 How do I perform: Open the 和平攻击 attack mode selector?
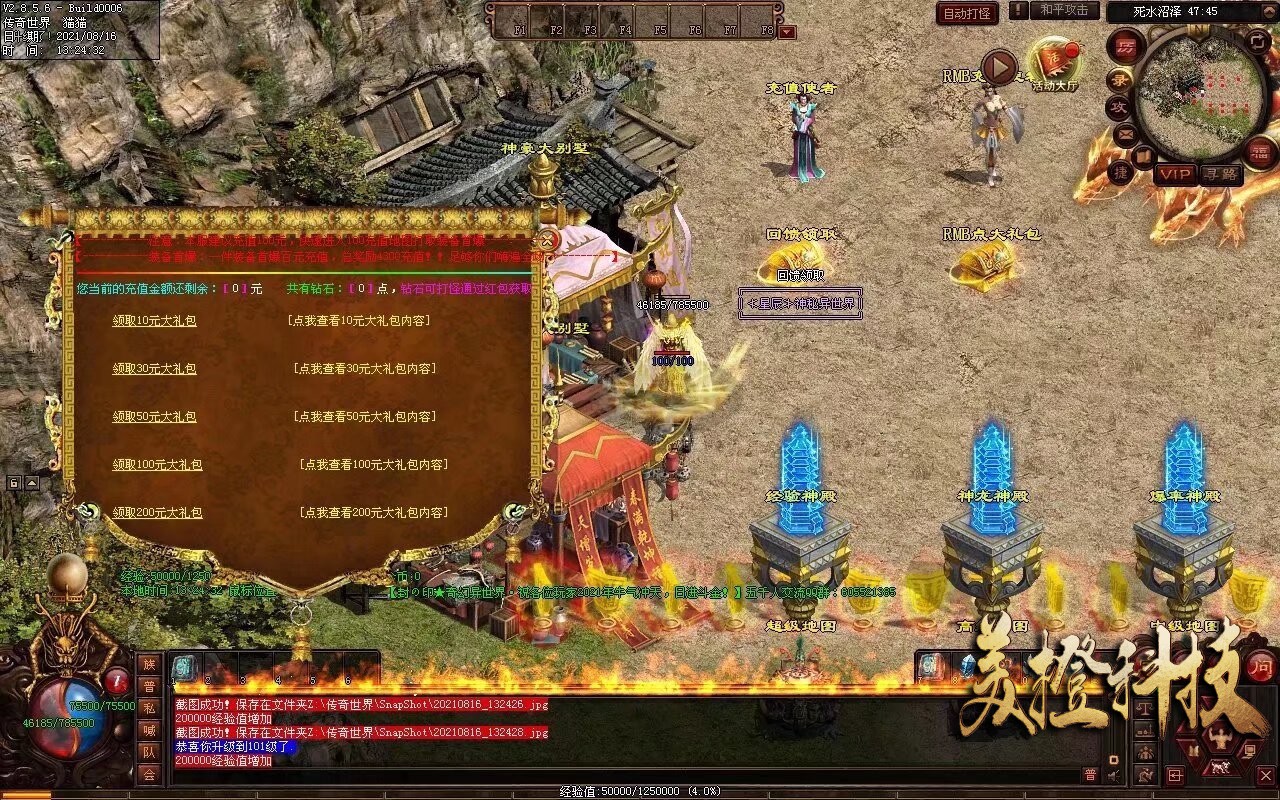(x=1063, y=12)
